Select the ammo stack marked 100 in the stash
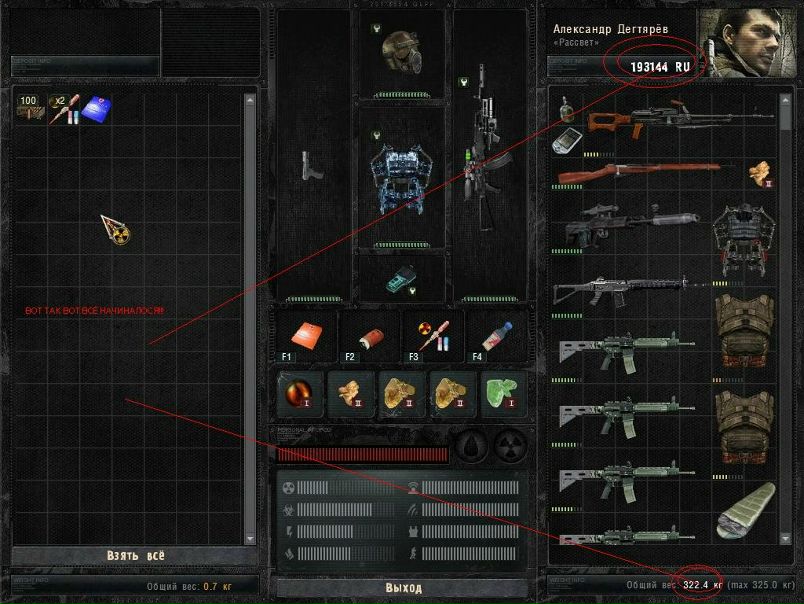Viewport: 804px width, 604px height. pos(29,108)
